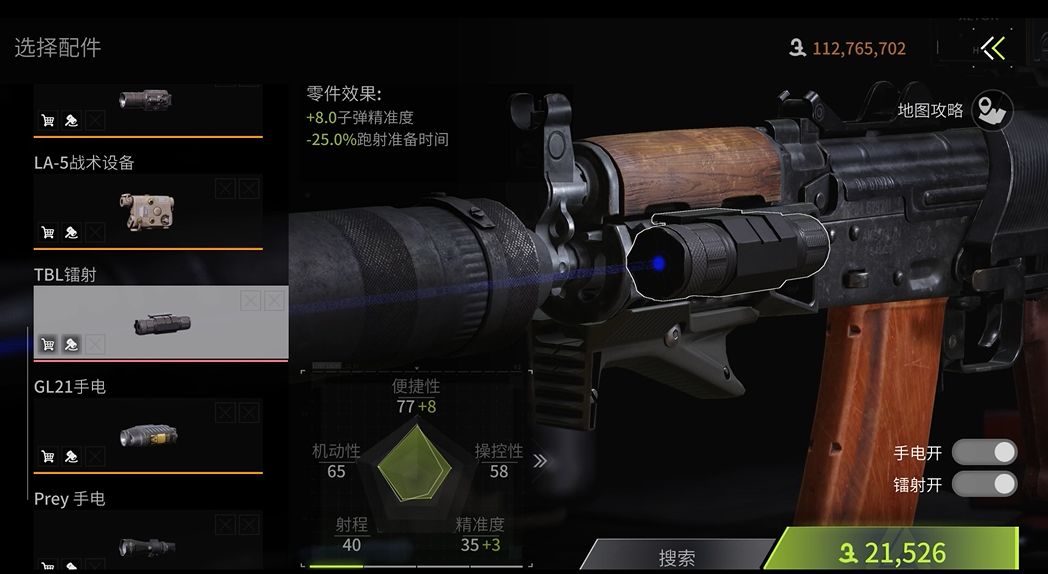Click the 搜索 search button

677,557
